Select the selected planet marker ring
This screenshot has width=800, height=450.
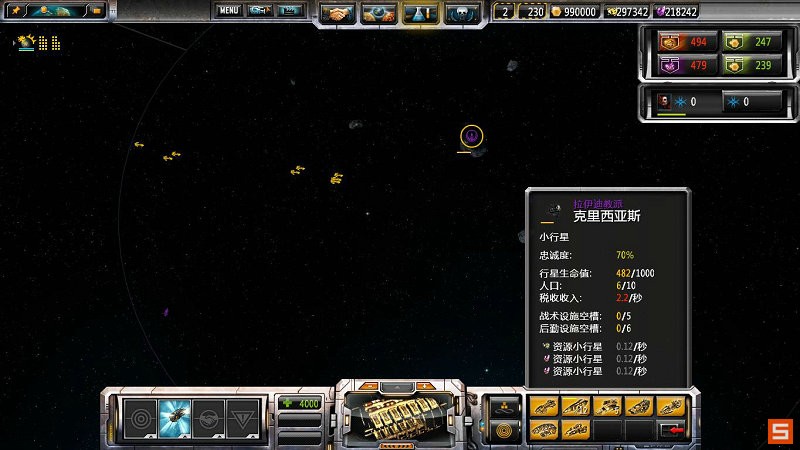tap(472, 135)
